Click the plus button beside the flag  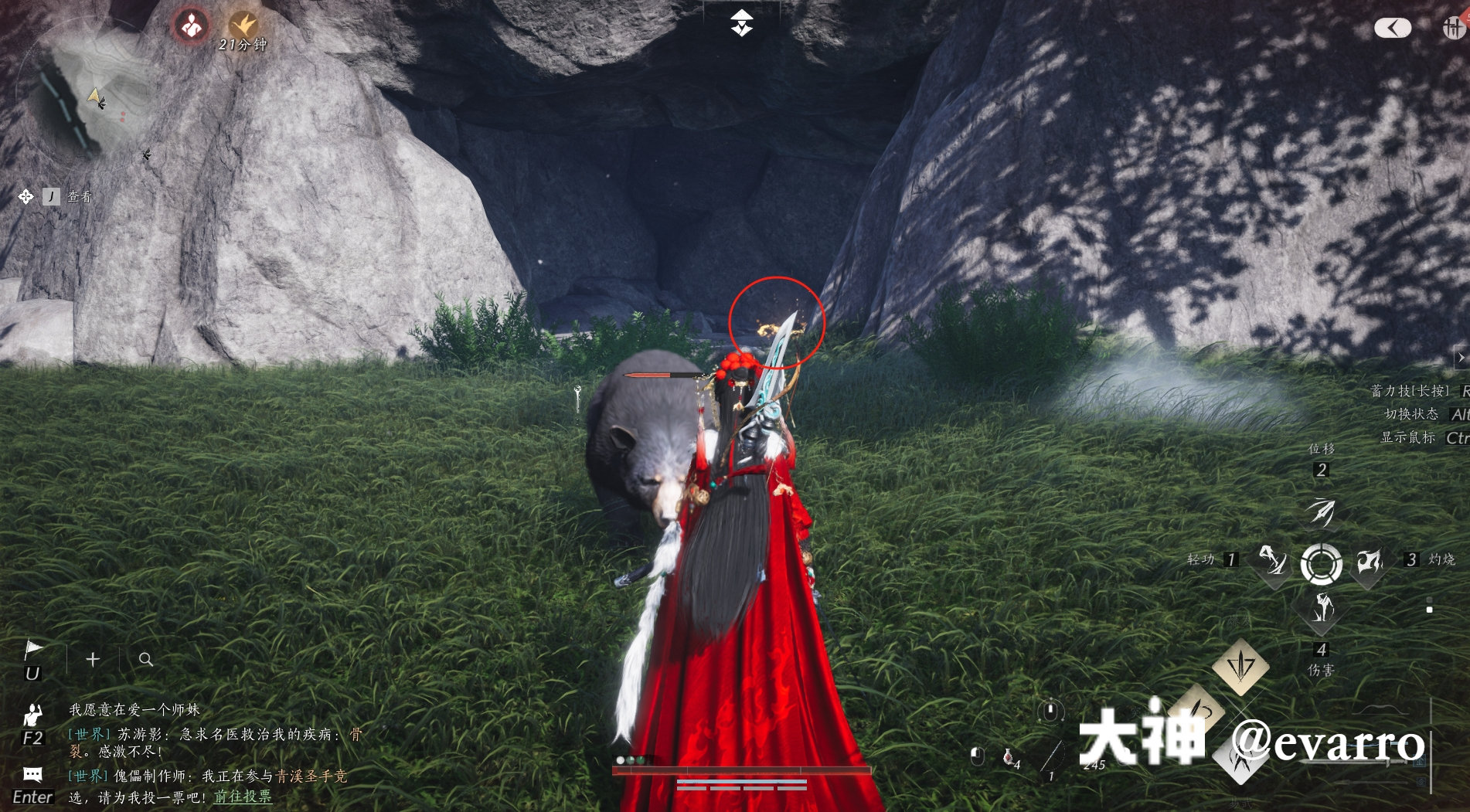click(x=93, y=659)
